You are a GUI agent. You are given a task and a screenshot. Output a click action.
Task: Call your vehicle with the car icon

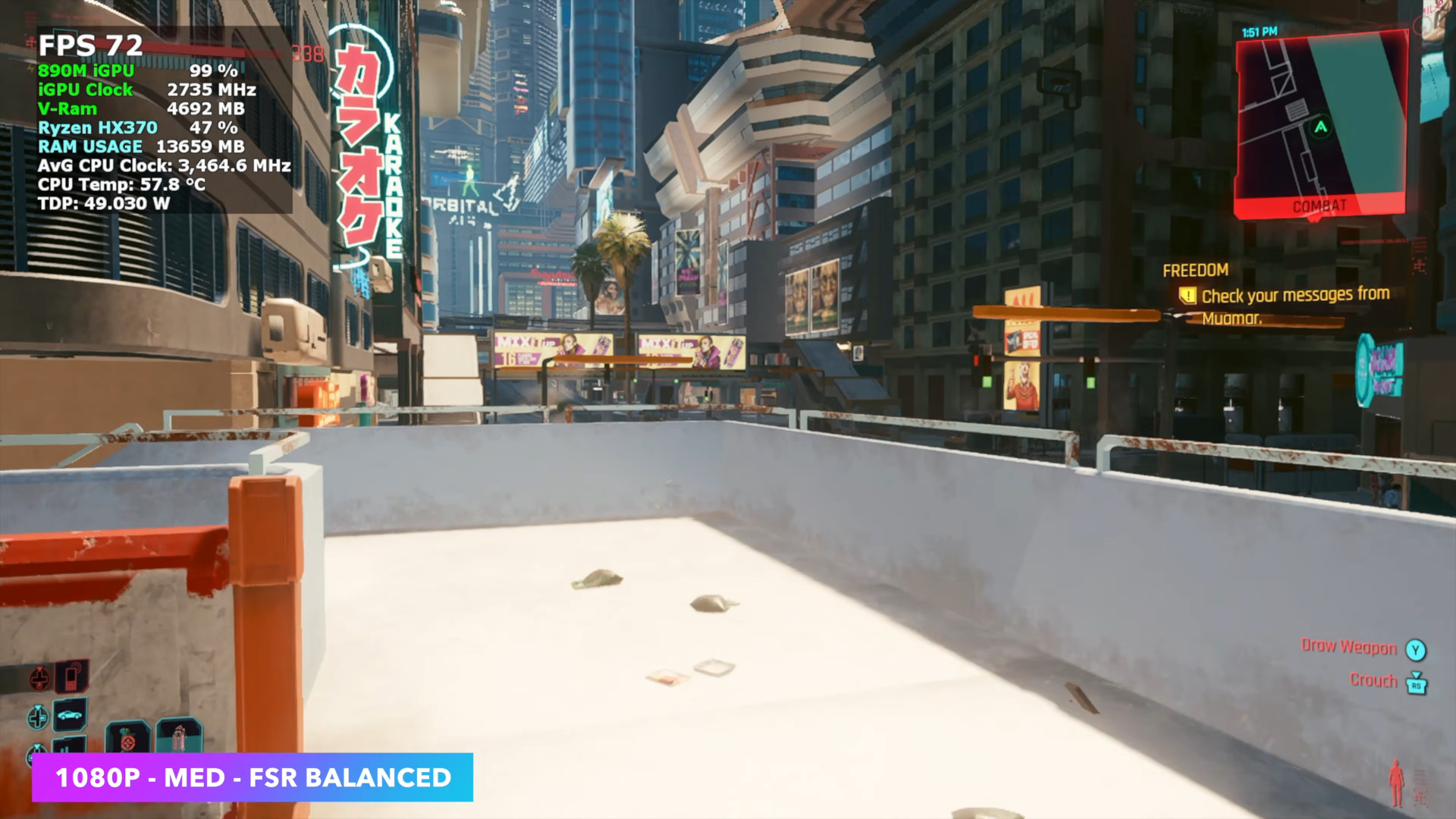(x=71, y=714)
